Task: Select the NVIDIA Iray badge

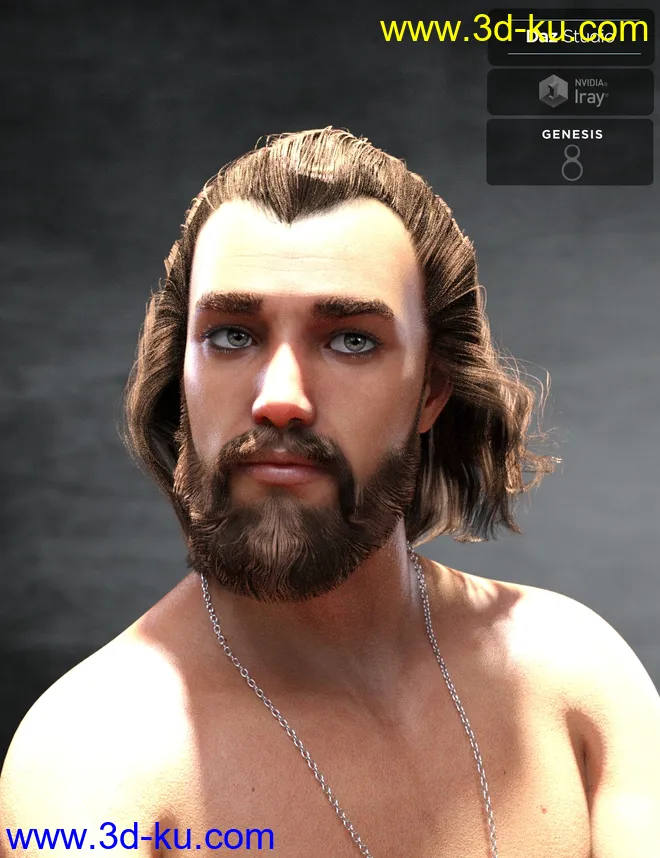Action: pyautogui.click(x=570, y=92)
